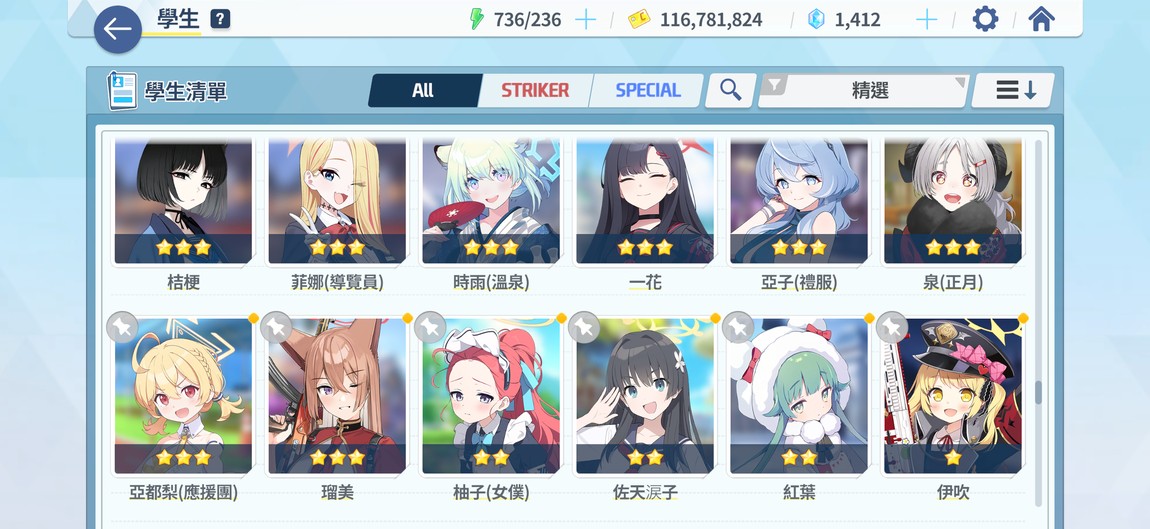The image size is (1150, 529).
Task: Go back using the arrow button
Action: click(117, 29)
